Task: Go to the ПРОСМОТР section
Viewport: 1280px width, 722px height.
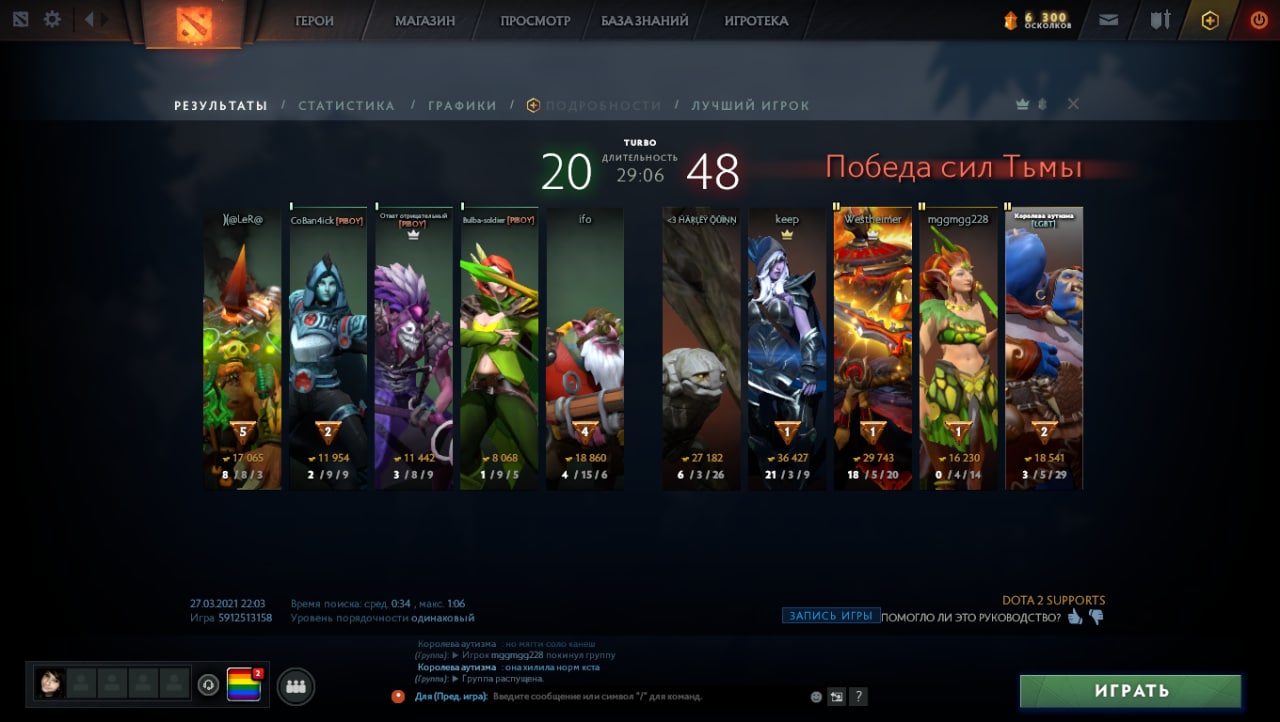Action: click(x=535, y=20)
